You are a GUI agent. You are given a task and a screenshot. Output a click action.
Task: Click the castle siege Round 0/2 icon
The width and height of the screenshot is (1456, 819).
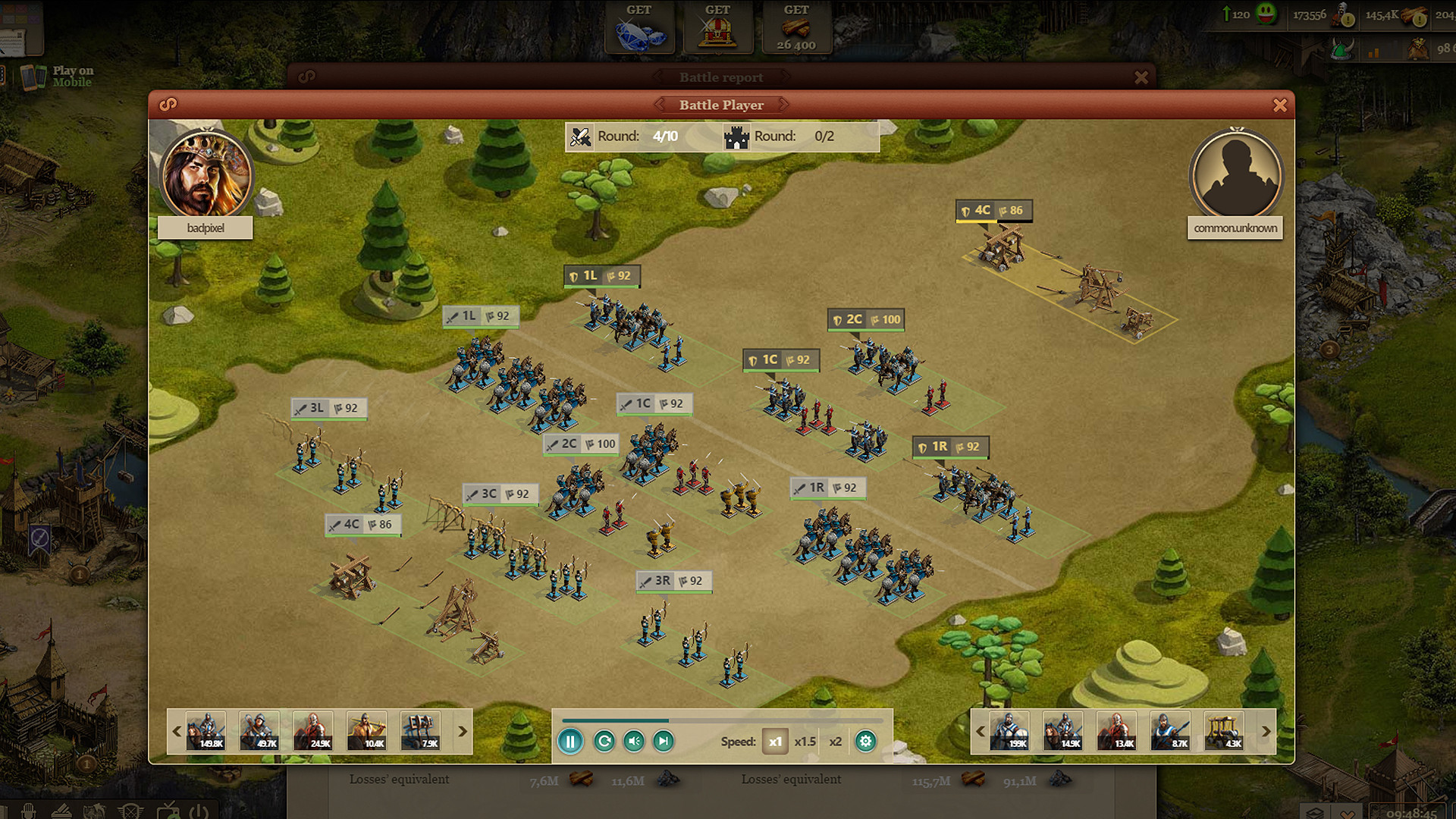(734, 137)
